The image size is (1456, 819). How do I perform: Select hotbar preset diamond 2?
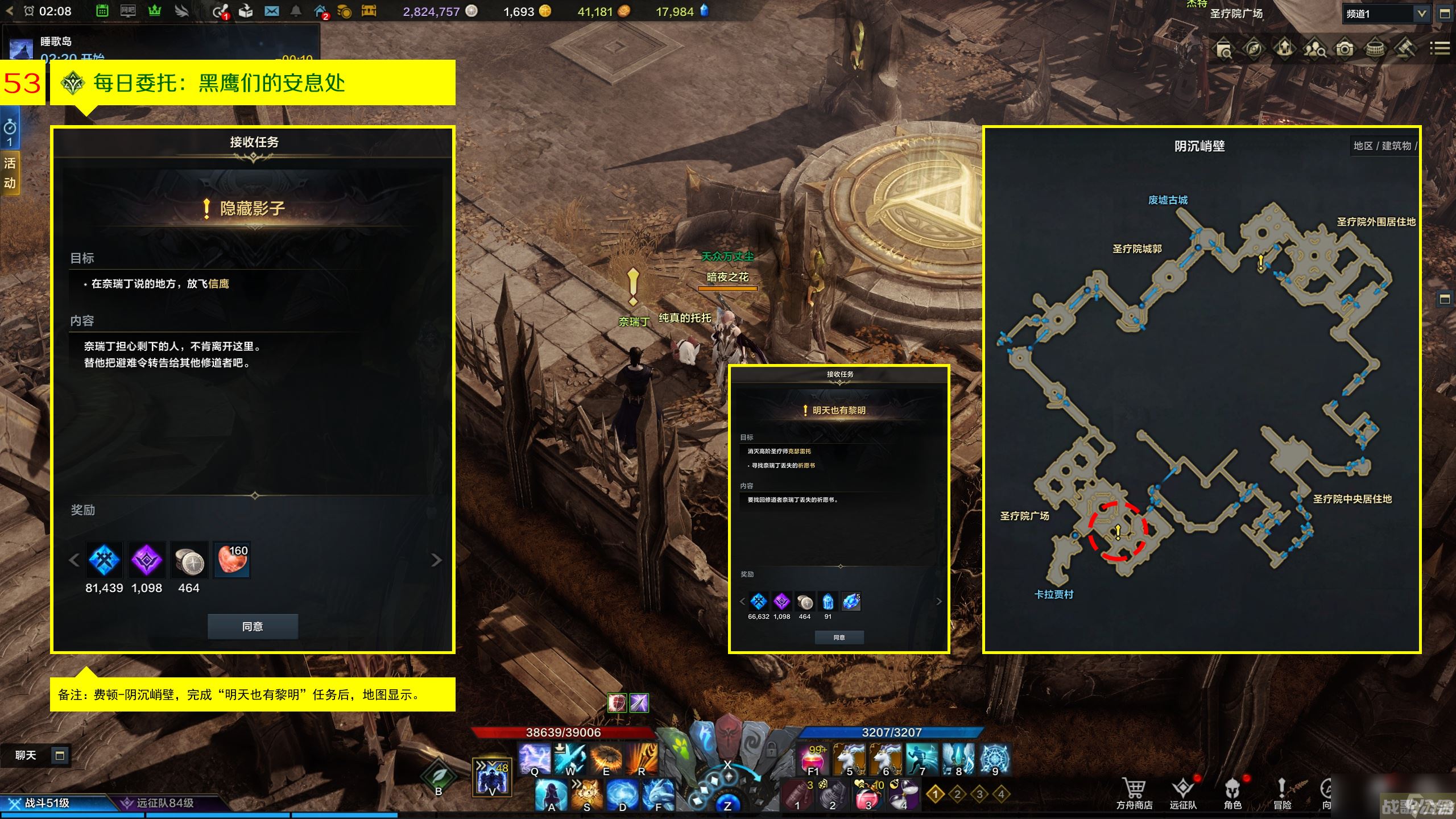tap(957, 793)
